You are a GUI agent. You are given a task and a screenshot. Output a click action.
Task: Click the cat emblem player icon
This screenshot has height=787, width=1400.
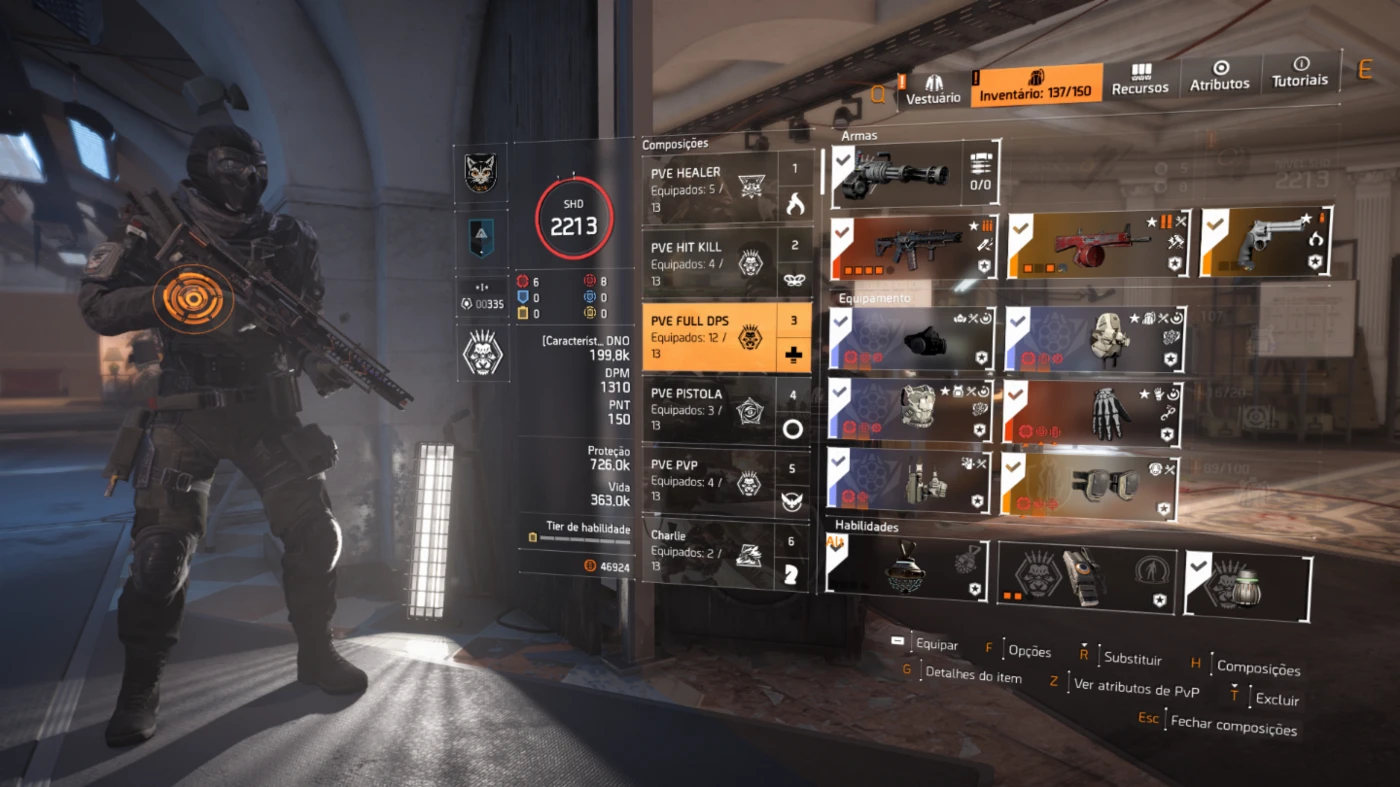point(482,173)
